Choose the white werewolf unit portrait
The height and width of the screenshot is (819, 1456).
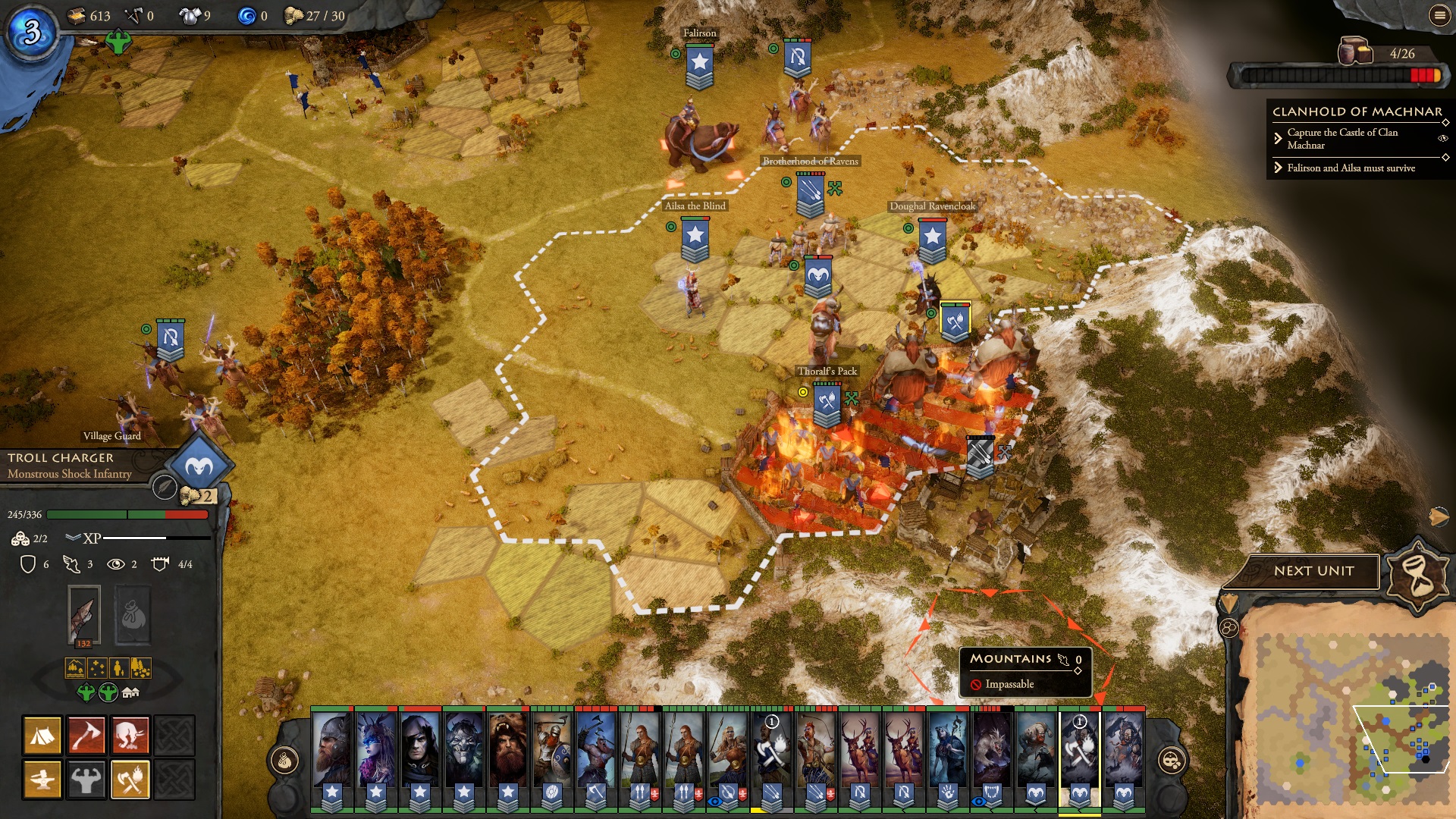pyautogui.click(x=992, y=751)
